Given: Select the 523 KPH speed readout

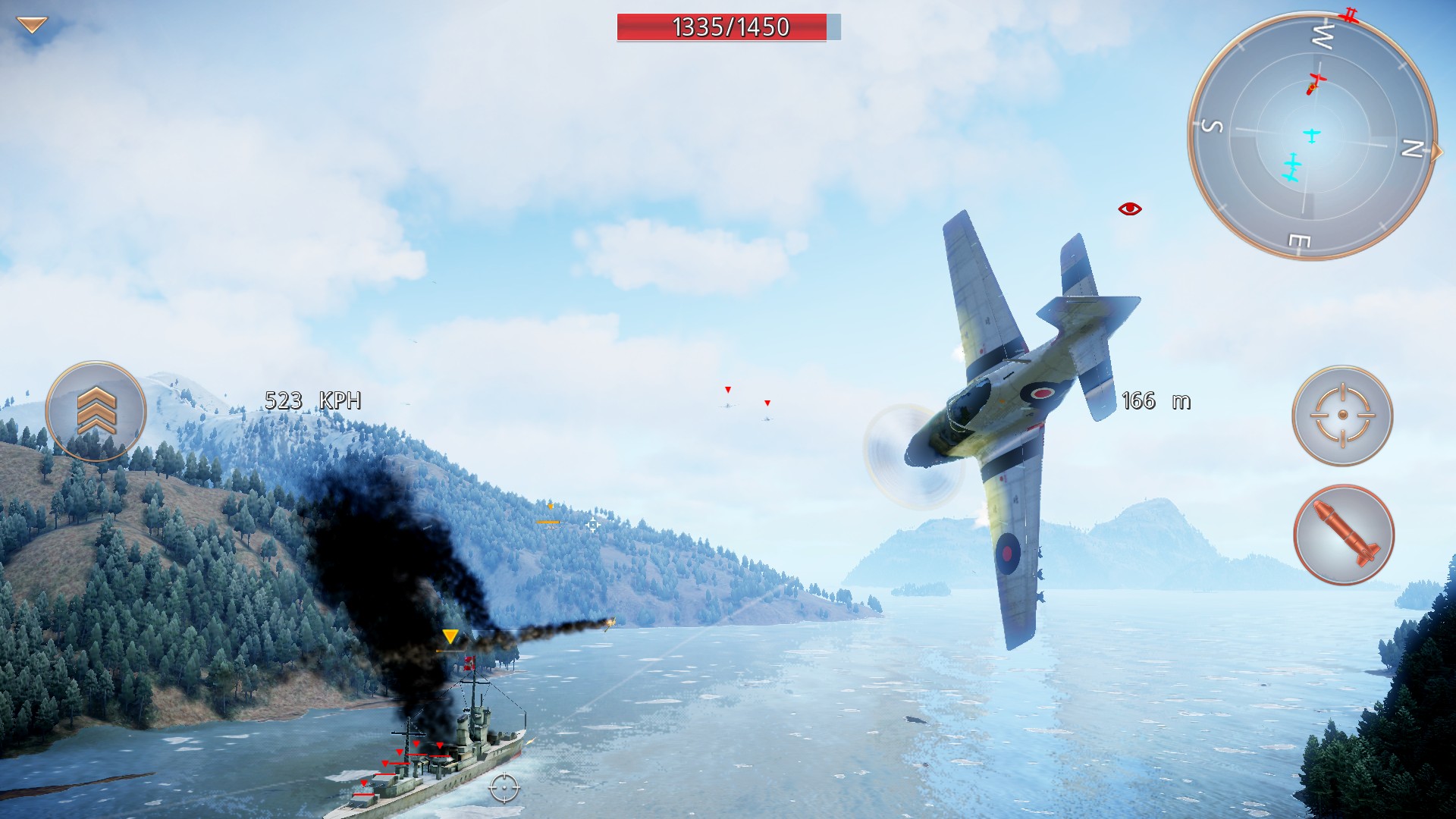Looking at the screenshot, I should click(313, 401).
